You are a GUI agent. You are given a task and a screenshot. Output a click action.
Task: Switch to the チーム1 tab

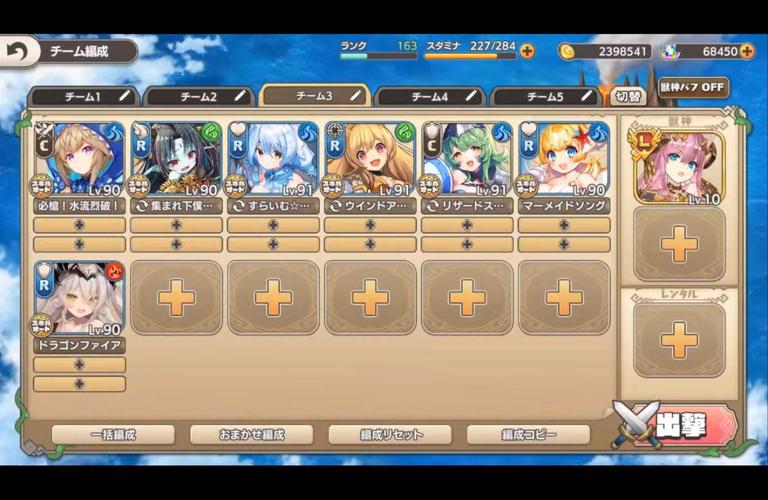(x=83, y=96)
